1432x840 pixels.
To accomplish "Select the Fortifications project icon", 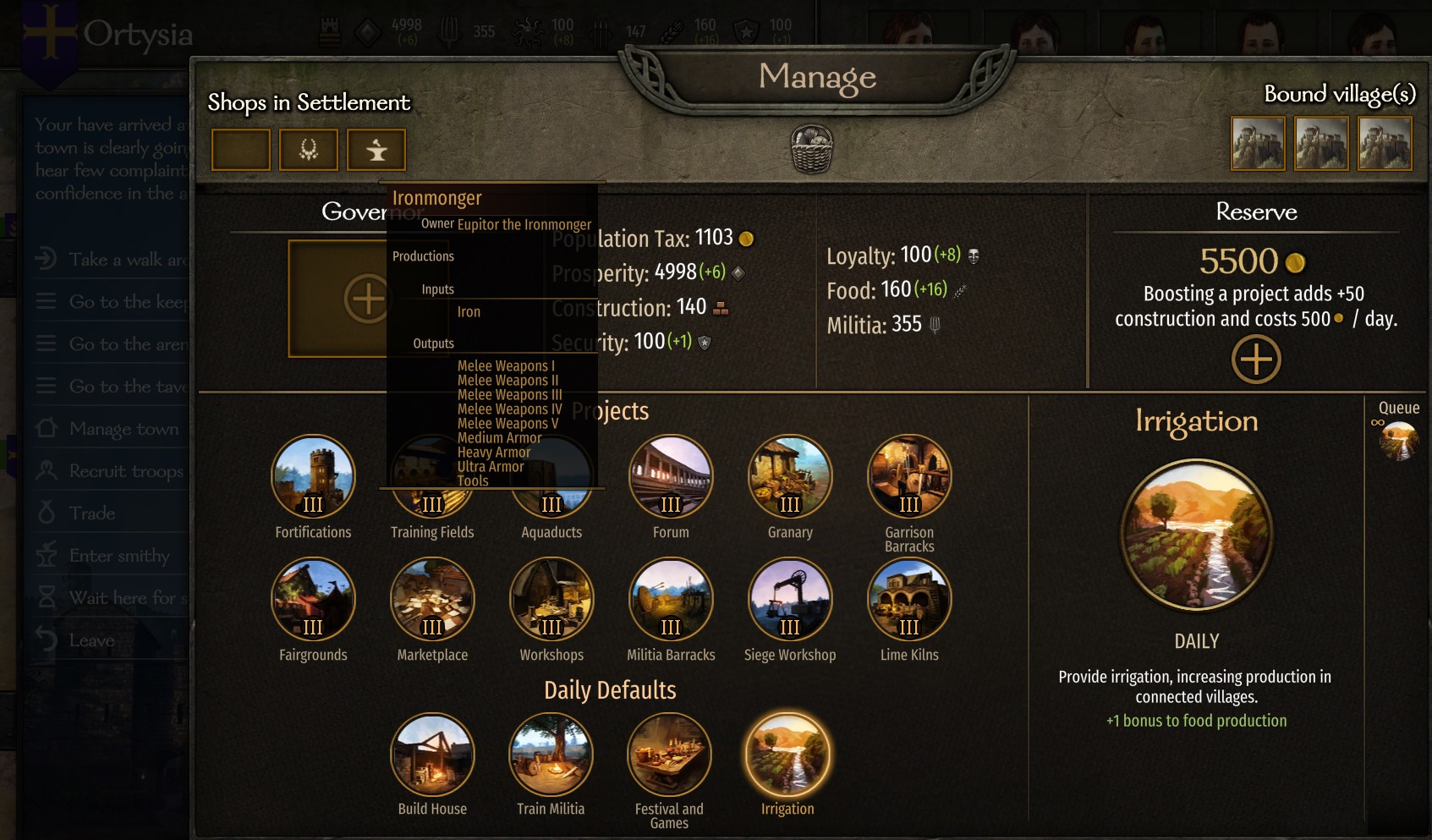I will point(313,476).
